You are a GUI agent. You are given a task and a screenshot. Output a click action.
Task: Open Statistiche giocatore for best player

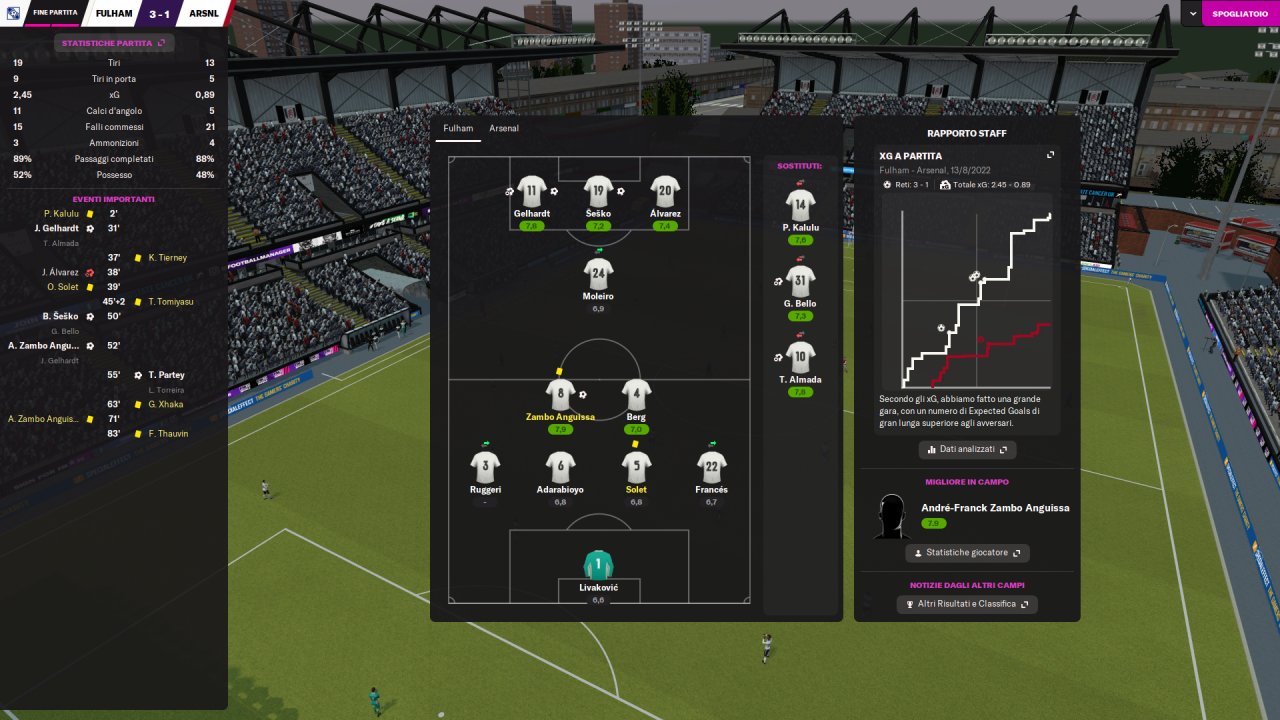pos(967,553)
